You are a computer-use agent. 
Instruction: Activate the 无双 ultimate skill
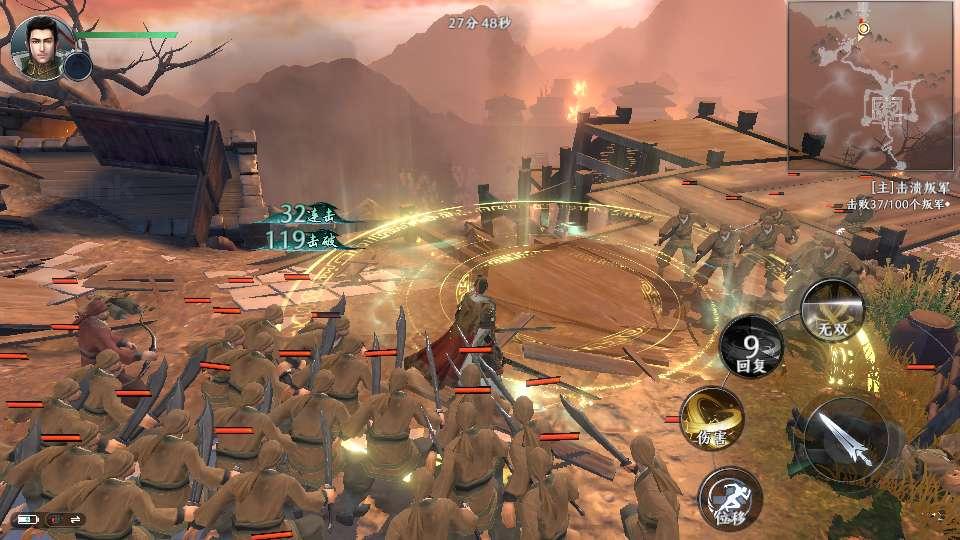[x=832, y=309]
